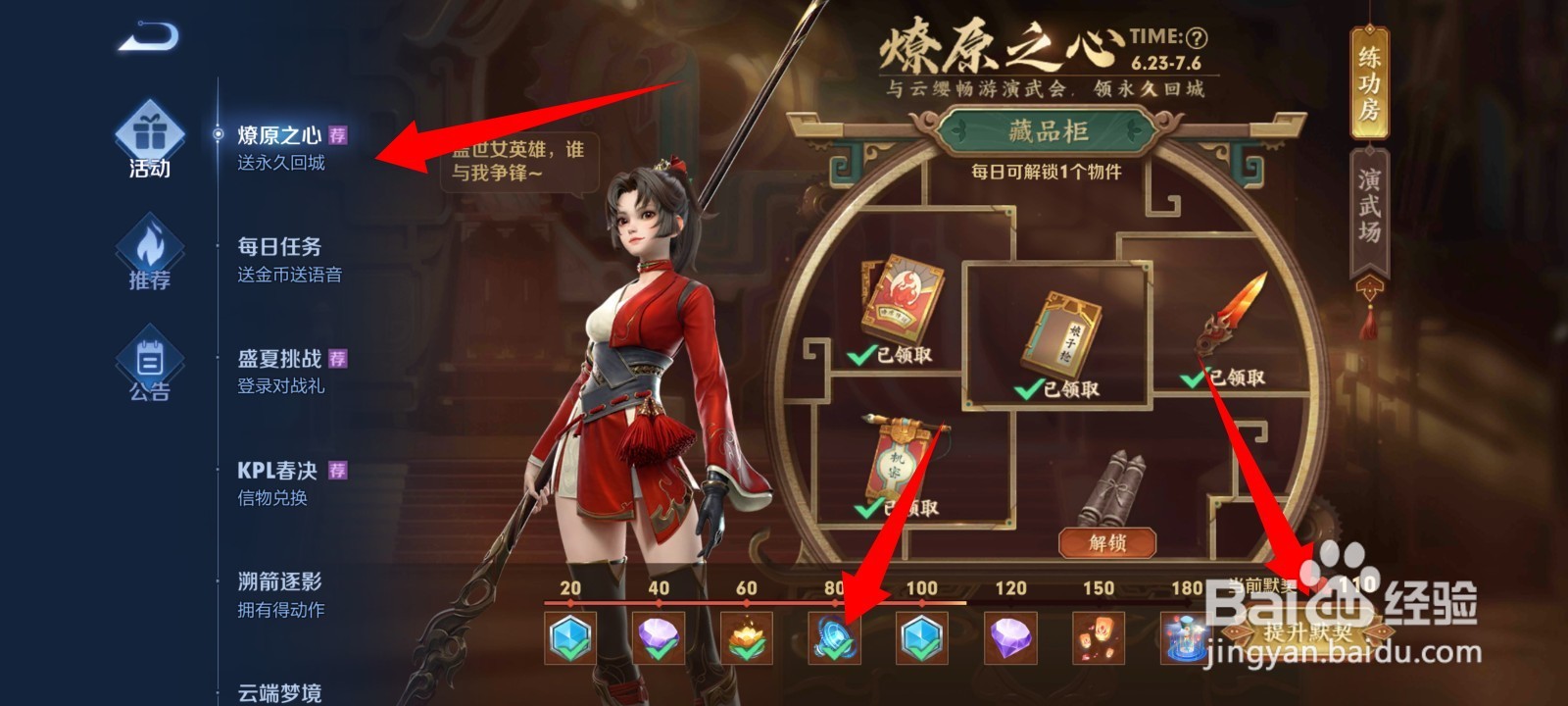The width and height of the screenshot is (1568, 706).
Task: Claim the 20-point blue gem reward icon
Action: (570, 637)
